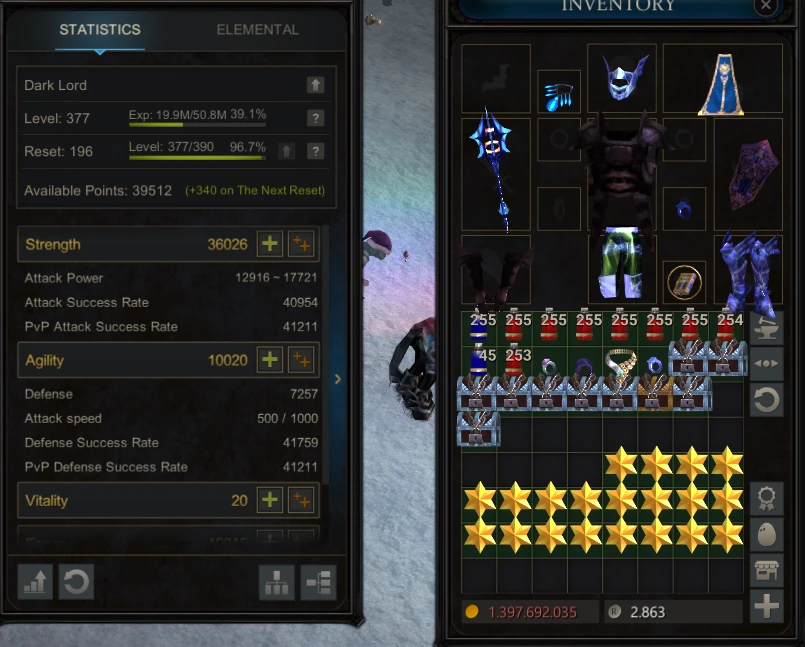Open the hierarchy tree button in Statistics

click(276, 582)
